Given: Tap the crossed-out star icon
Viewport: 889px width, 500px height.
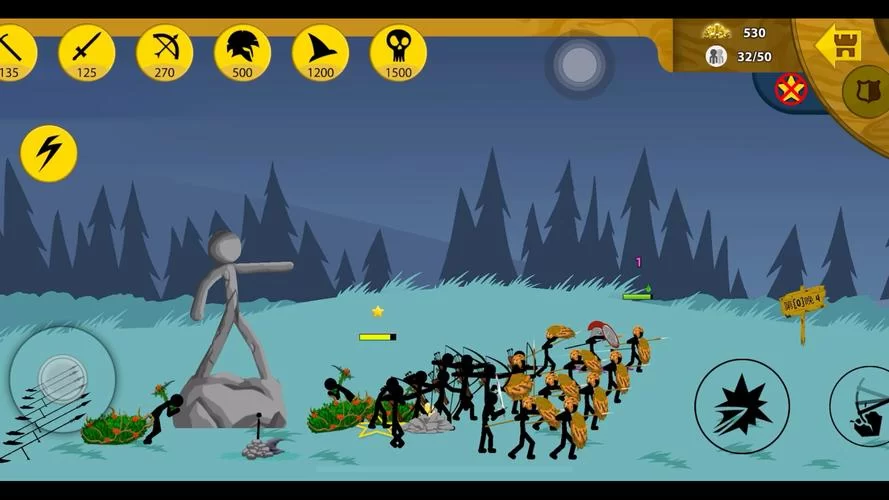Looking at the screenshot, I should click(x=791, y=89).
